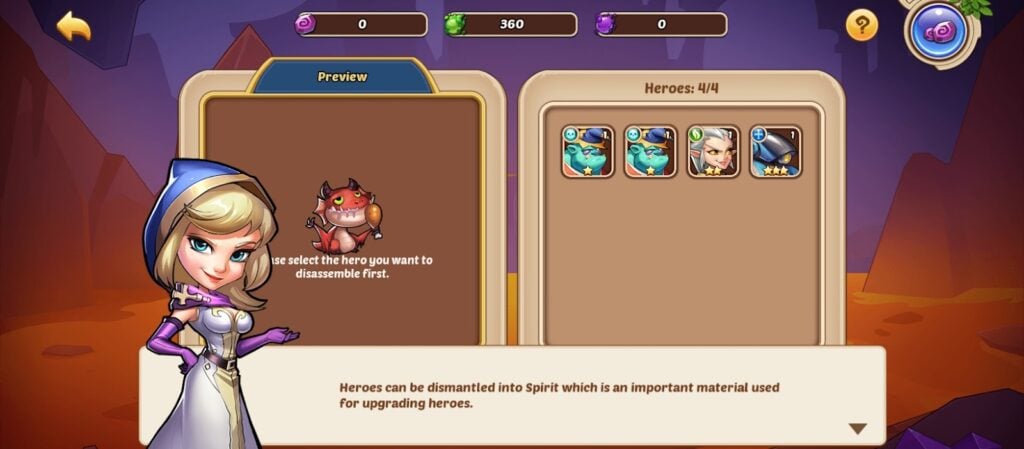Image resolution: width=1024 pixels, height=449 pixels.
Task: Switch to the Preview tab
Action: pyautogui.click(x=342, y=77)
